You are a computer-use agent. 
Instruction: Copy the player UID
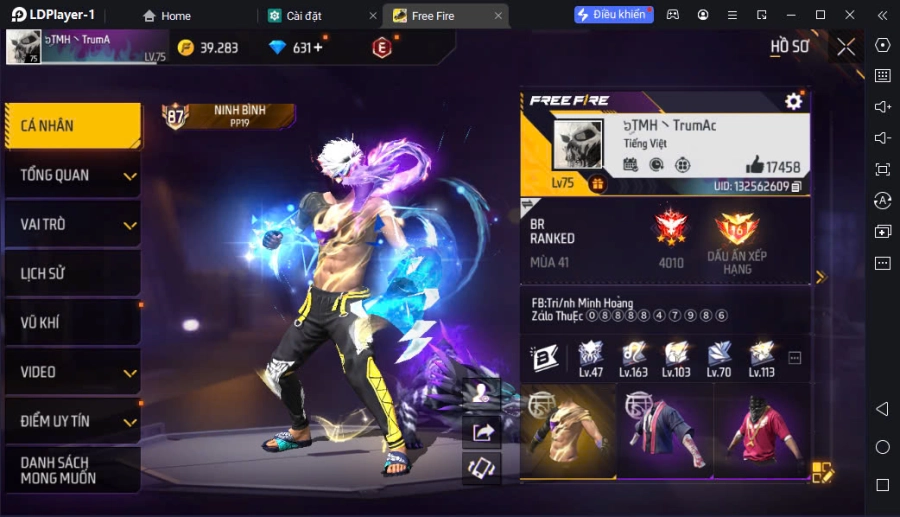pos(797,187)
